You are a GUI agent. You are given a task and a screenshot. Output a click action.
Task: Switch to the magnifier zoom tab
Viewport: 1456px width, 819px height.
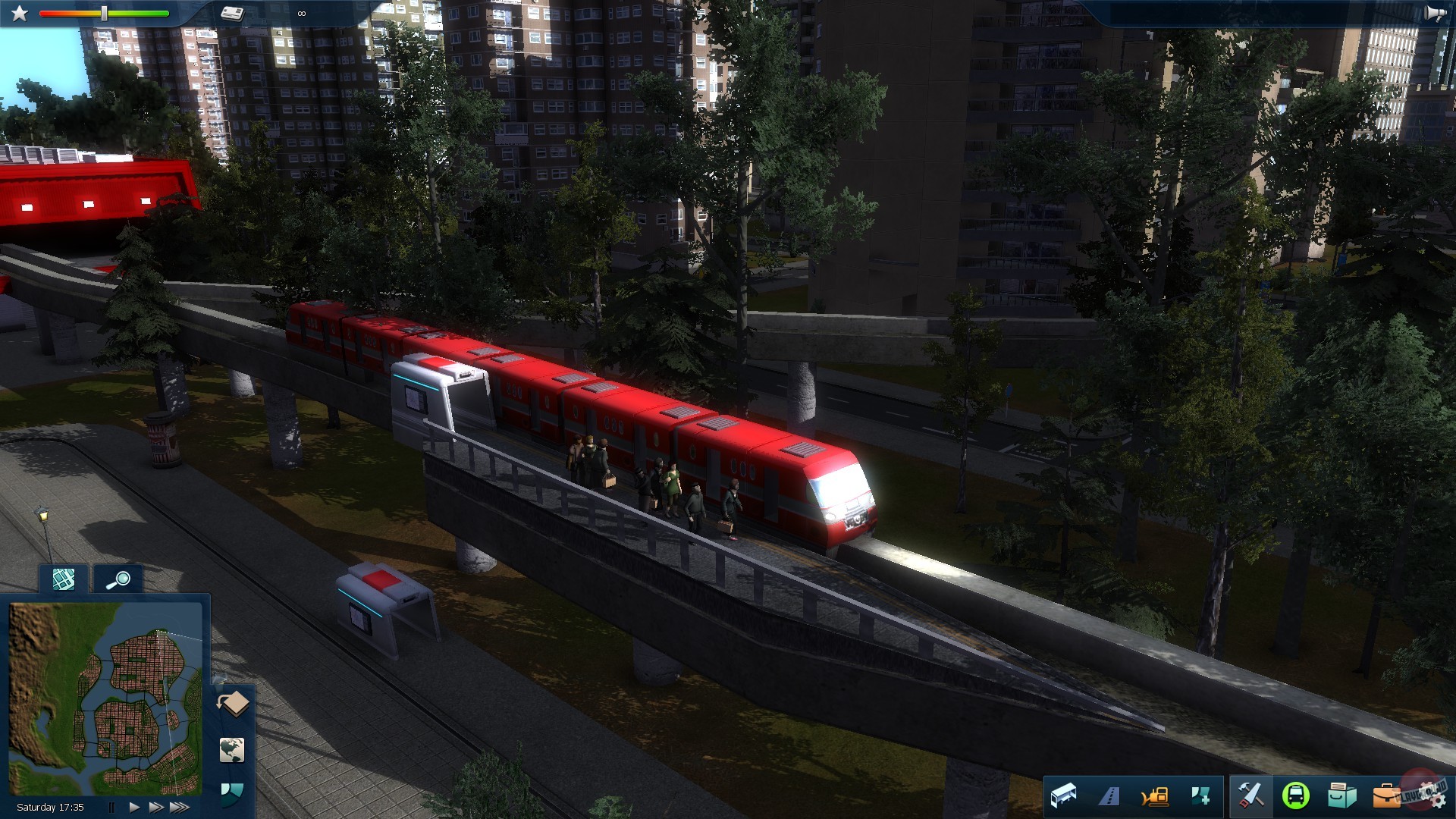pos(121,580)
